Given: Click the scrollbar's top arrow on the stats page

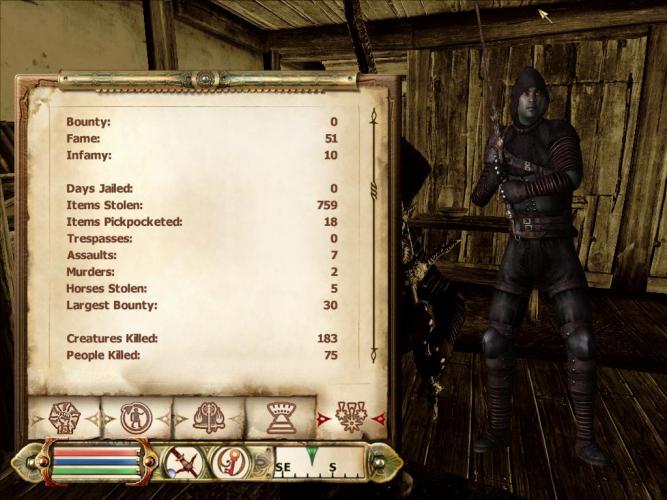Looking at the screenshot, I should click(372, 116).
